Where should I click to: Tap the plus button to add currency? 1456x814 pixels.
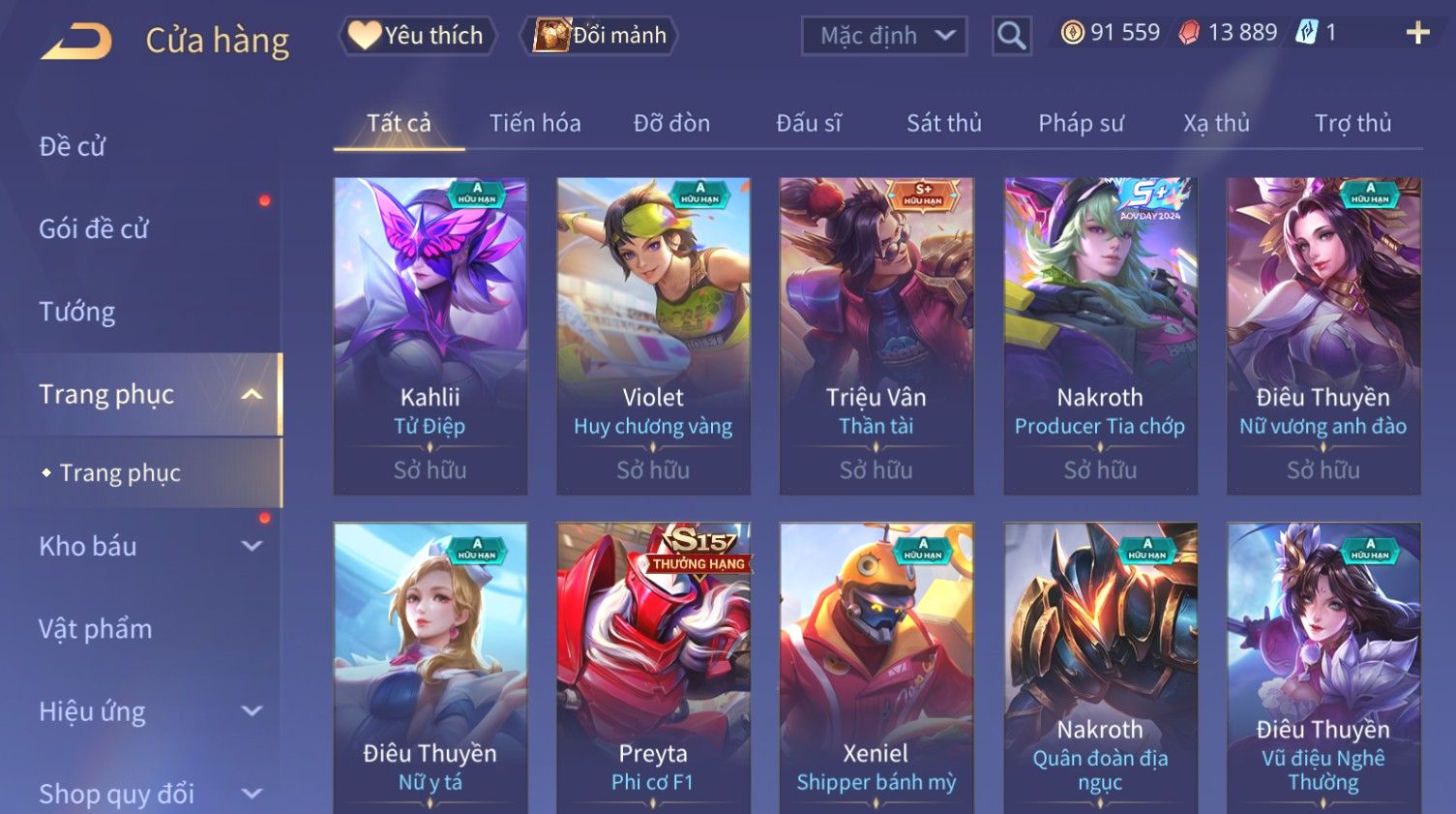tap(1417, 33)
